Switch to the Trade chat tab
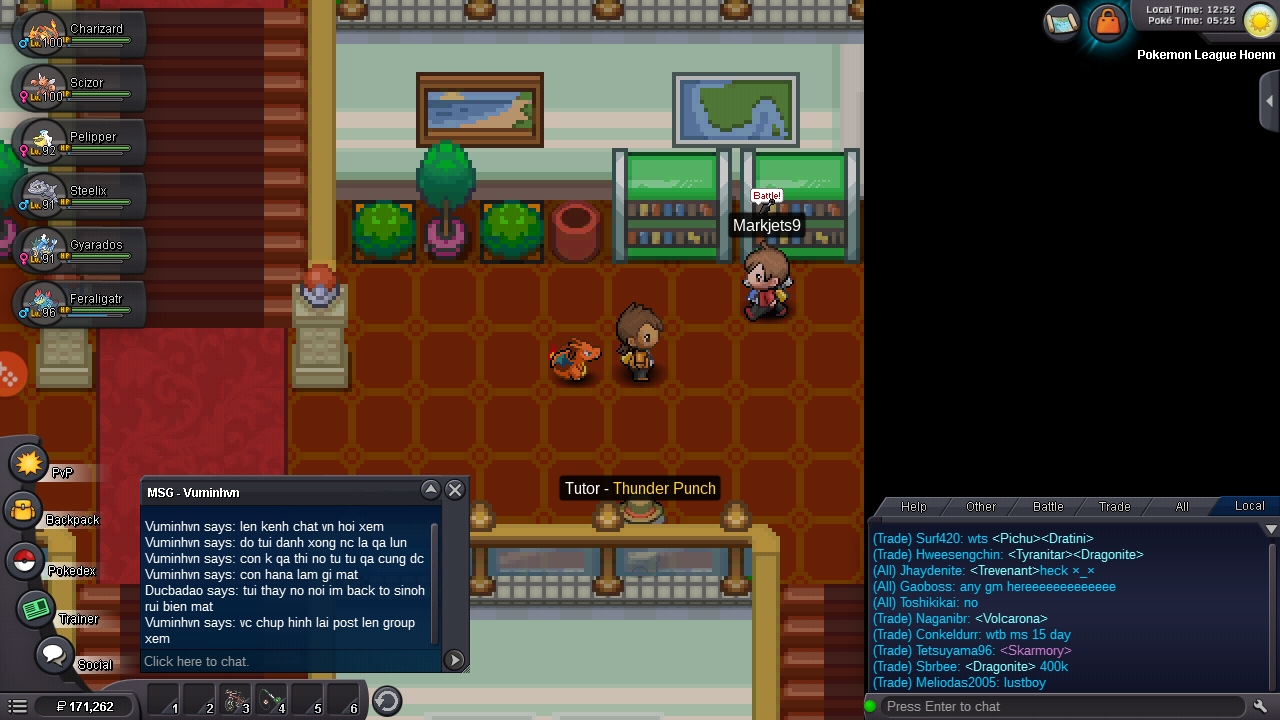This screenshot has height=720, width=1280. (1114, 507)
